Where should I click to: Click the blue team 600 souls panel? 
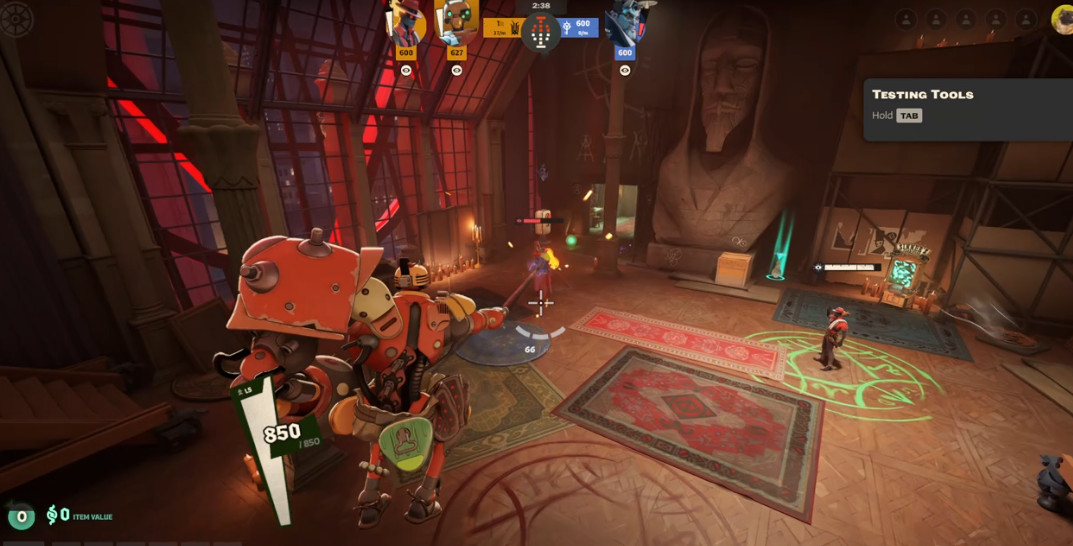(x=581, y=28)
